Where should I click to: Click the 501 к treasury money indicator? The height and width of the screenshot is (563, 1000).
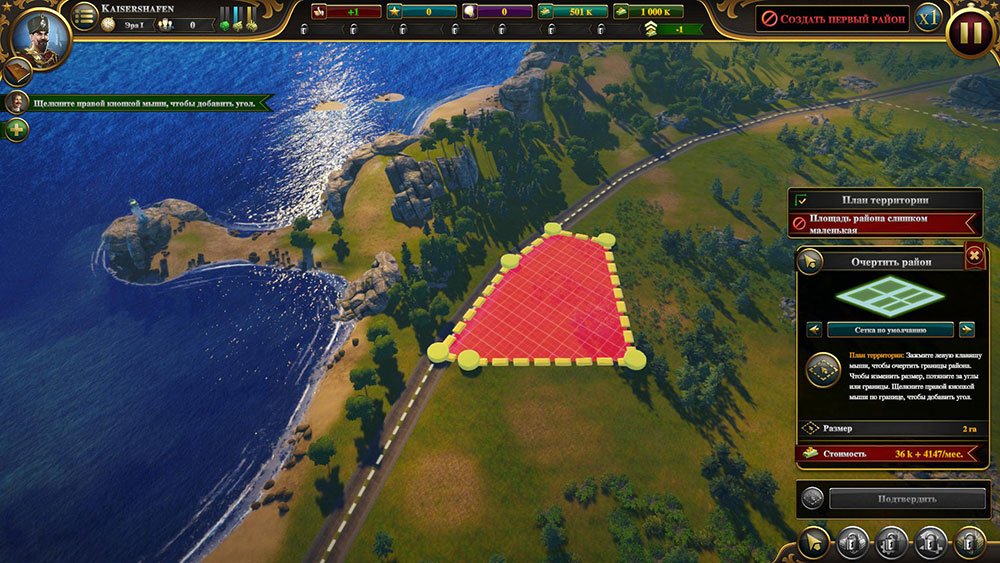tap(566, 12)
